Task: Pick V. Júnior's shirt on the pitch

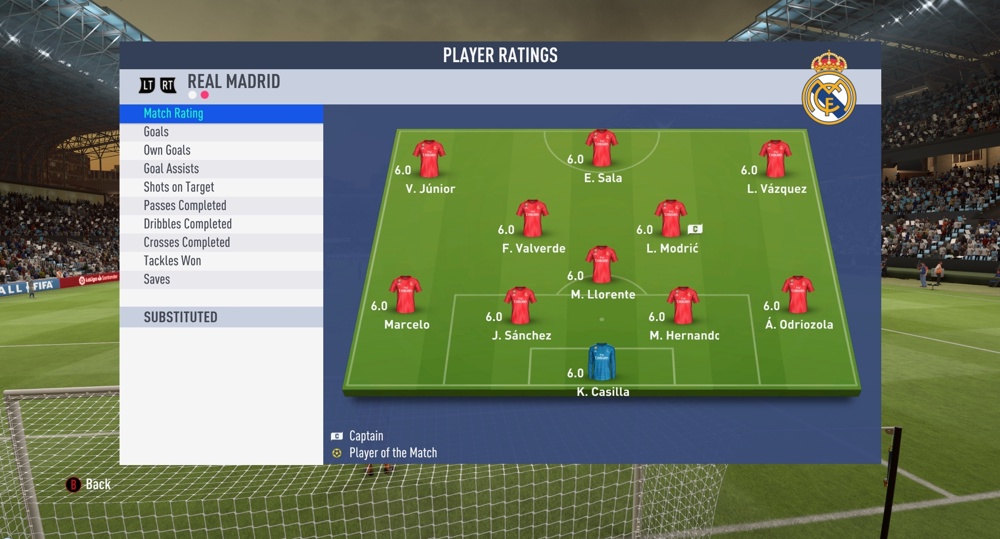Action: click(x=429, y=159)
